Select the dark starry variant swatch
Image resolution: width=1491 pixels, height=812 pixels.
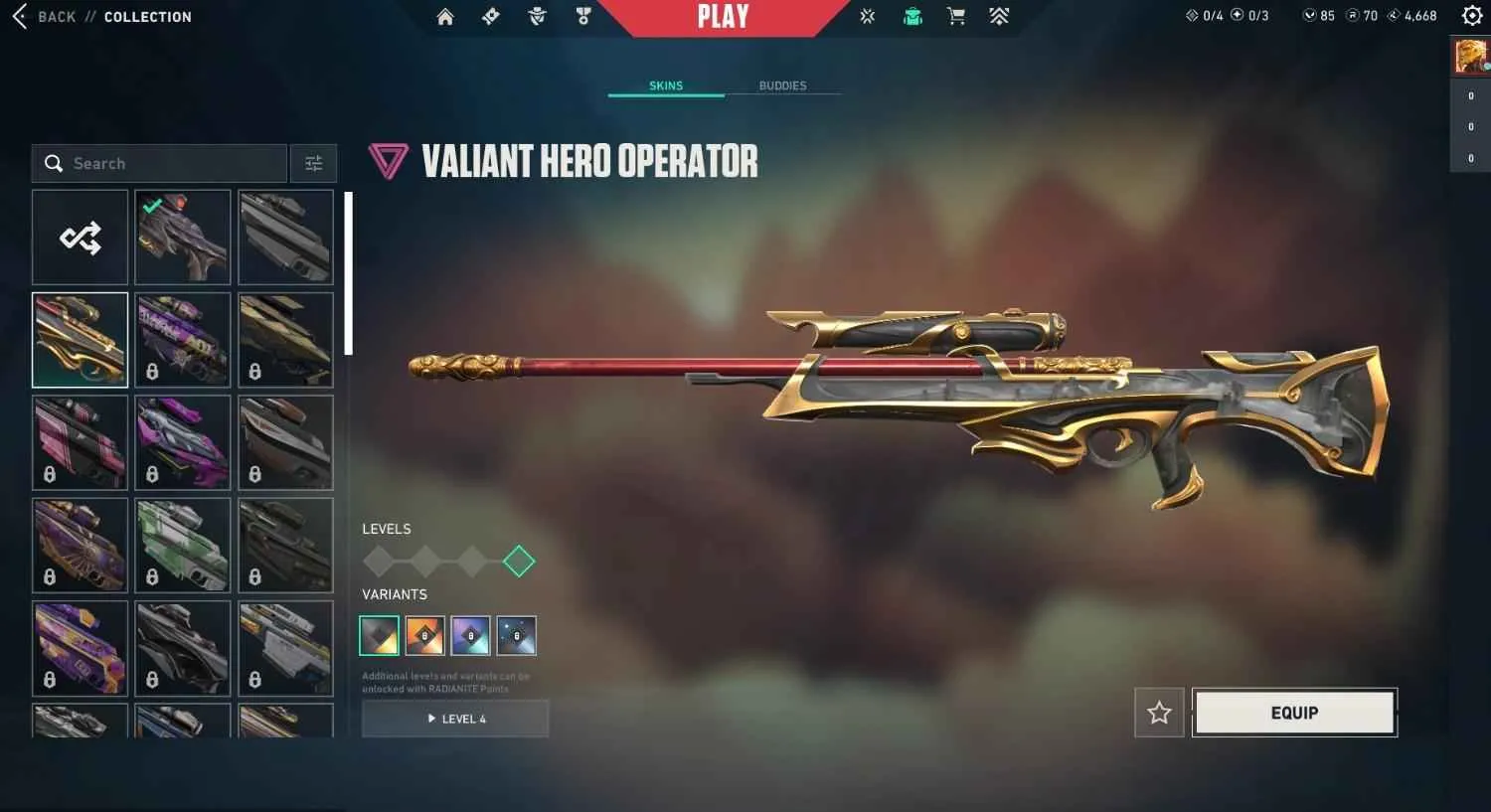(516, 635)
